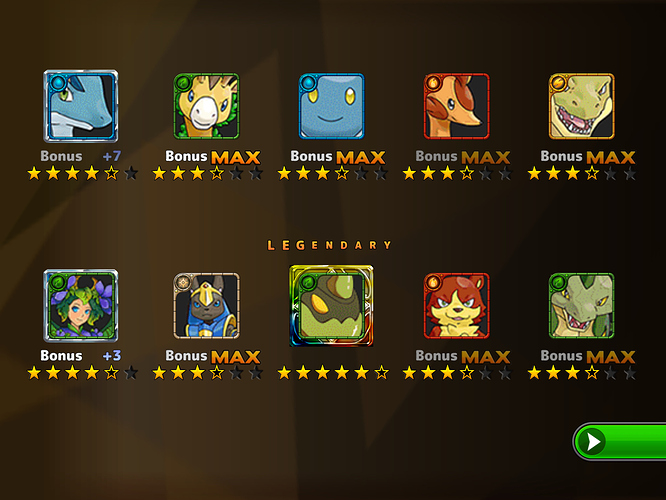
Task: Select the blue sea dragon monster card
Action: tap(81, 106)
